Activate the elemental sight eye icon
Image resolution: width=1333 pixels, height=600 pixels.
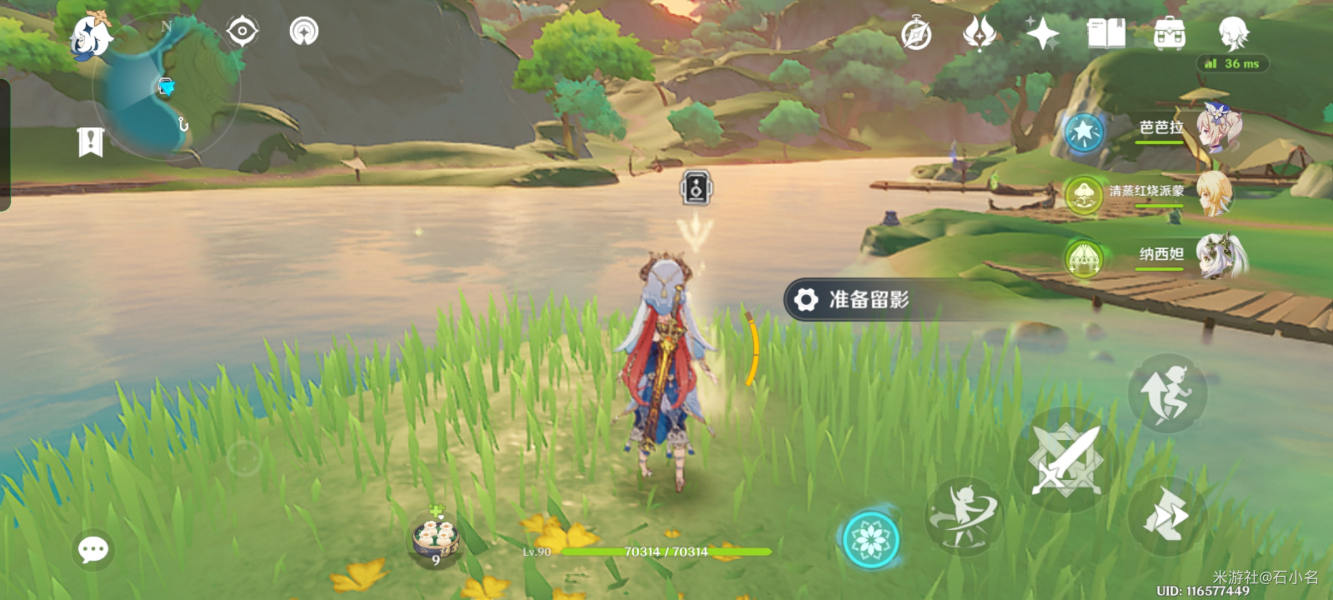click(242, 32)
